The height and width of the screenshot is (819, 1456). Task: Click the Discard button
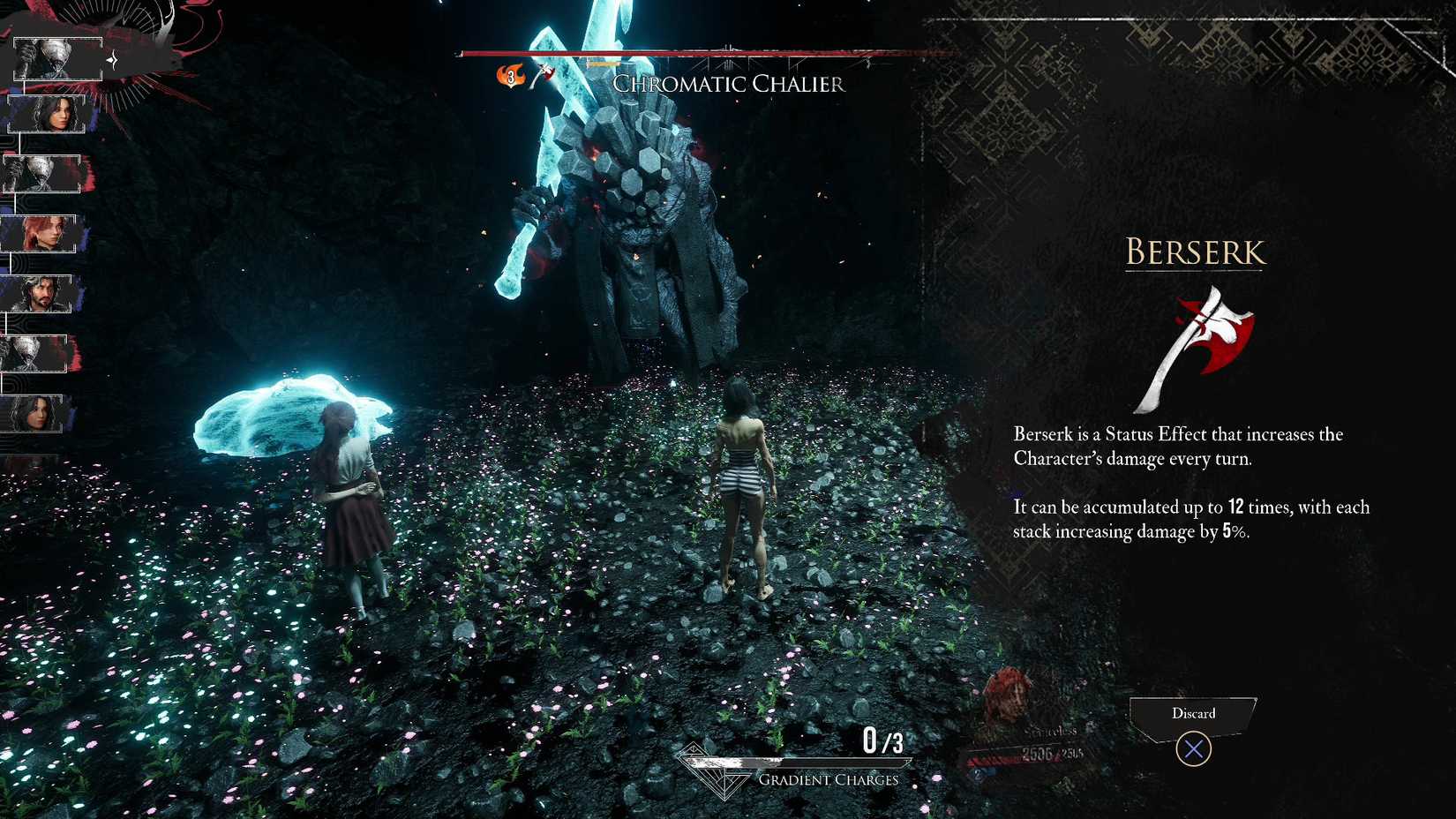(x=1194, y=713)
